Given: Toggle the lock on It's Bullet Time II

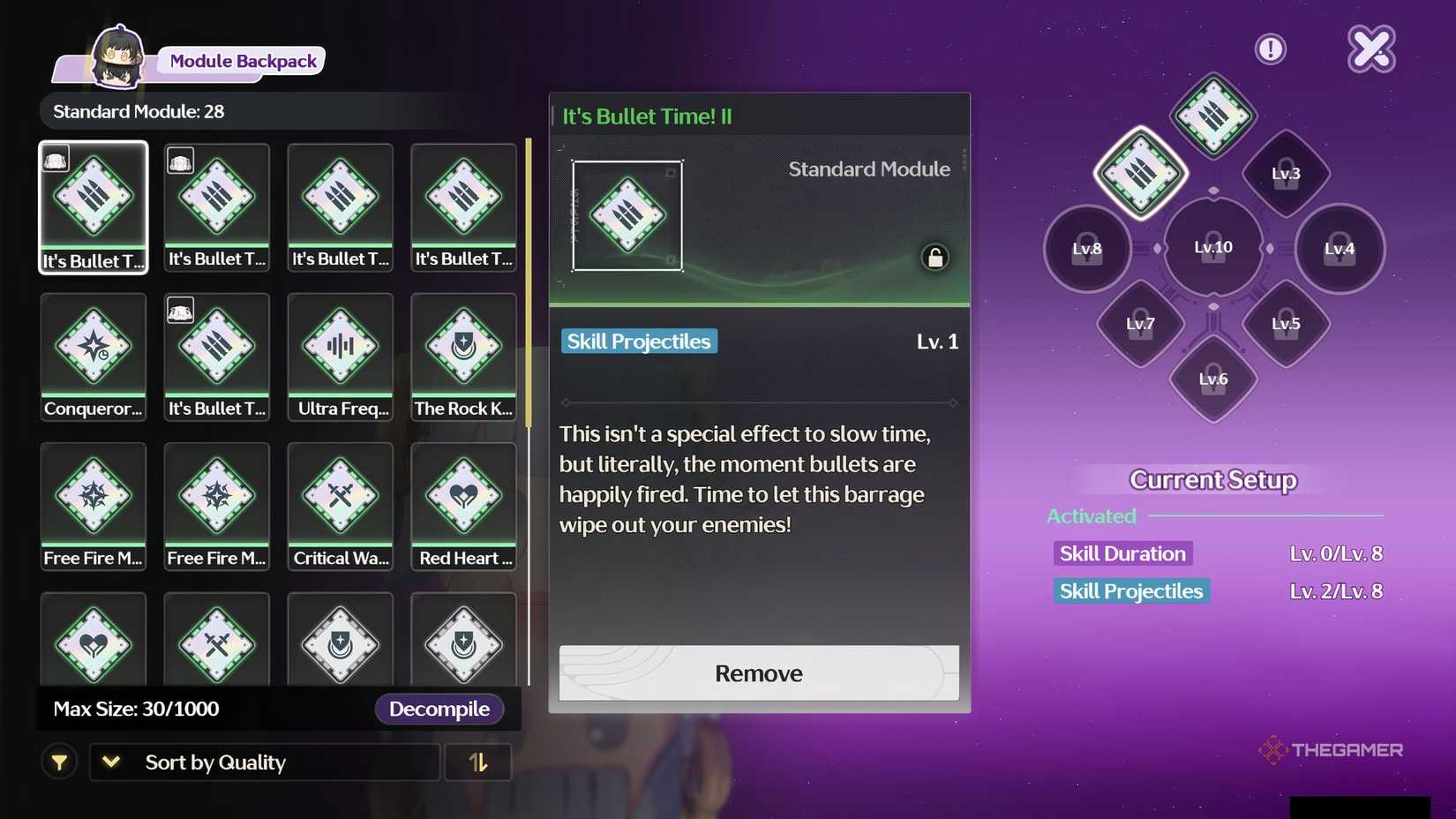Looking at the screenshot, I should [x=934, y=257].
